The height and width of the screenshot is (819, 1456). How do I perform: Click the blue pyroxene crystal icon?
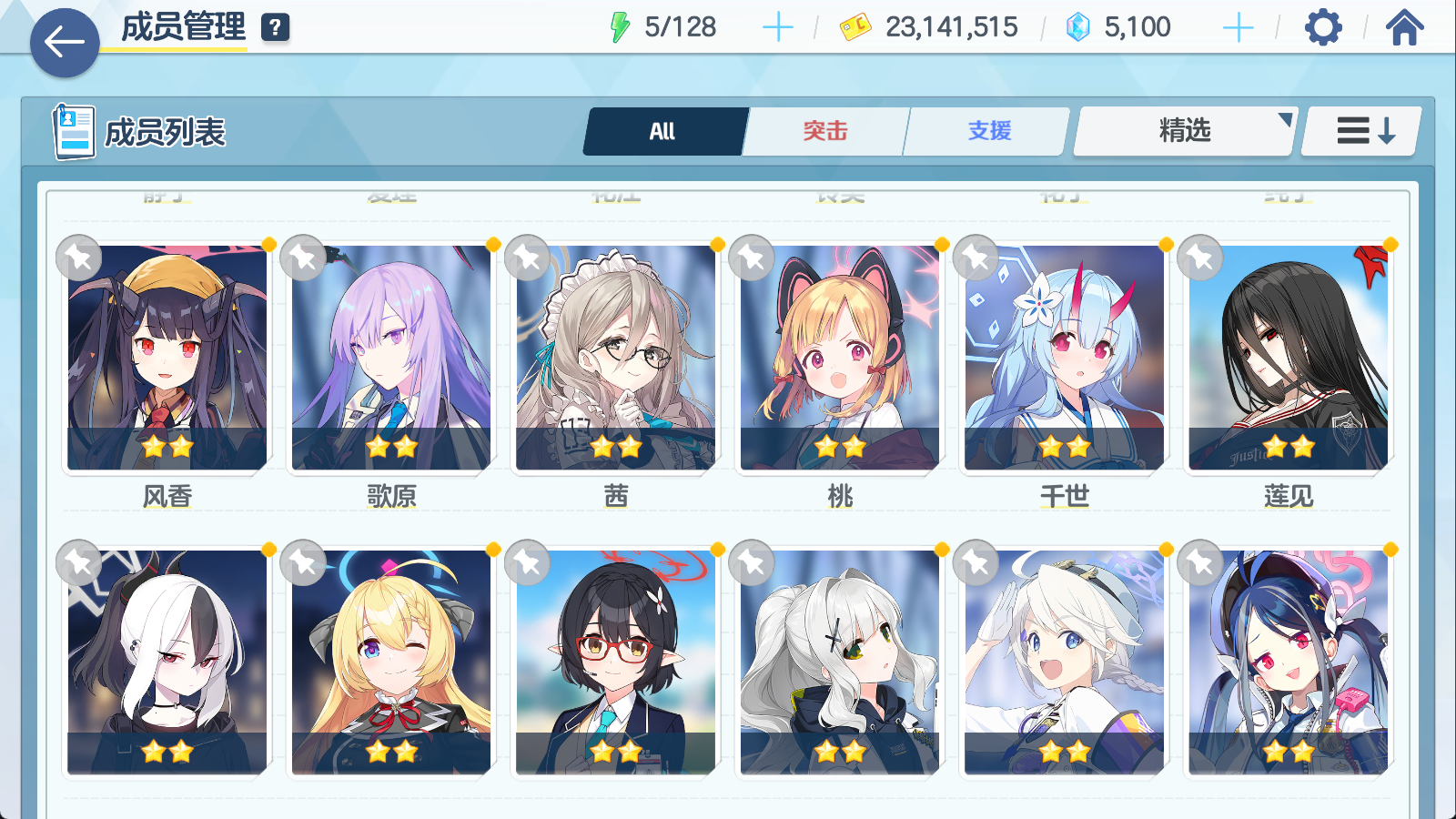click(x=1077, y=27)
